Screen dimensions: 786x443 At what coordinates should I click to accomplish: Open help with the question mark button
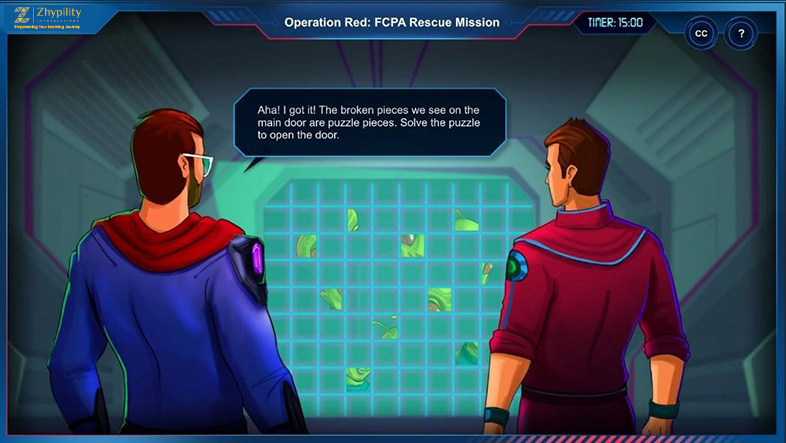point(740,33)
